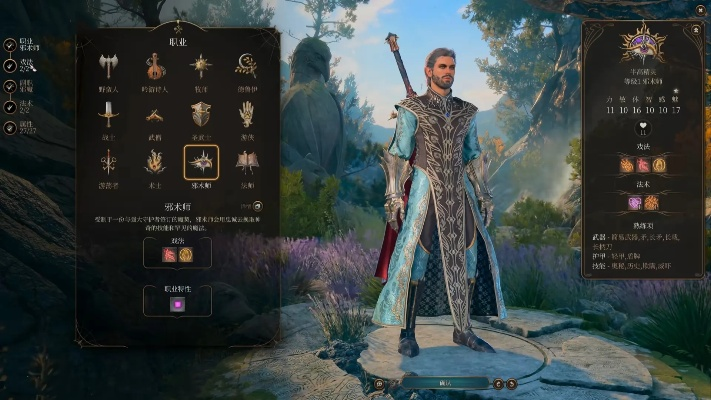Choose the 战士 (Fighter) class
This screenshot has width=711, height=400.
(109, 115)
